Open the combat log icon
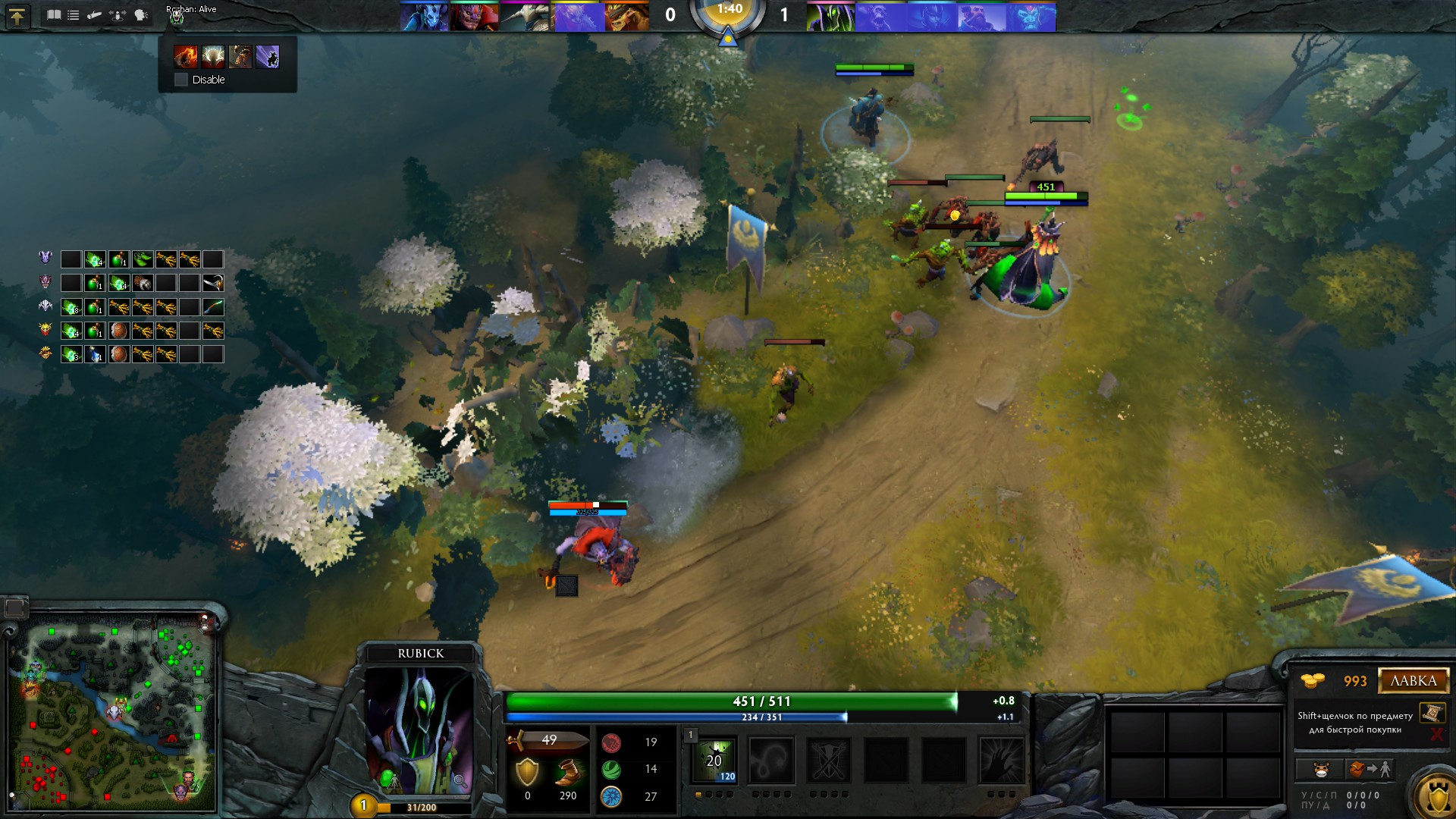Image resolution: width=1456 pixels, height=819 pixels. (95, 14)
